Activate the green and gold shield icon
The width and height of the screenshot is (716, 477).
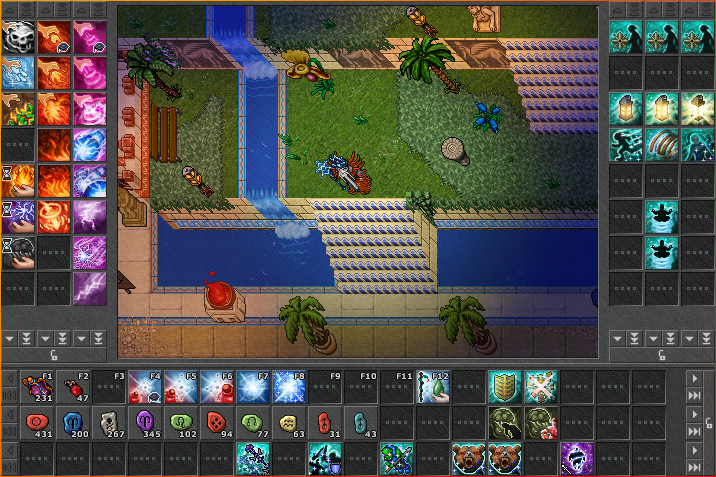coord(505,387)
